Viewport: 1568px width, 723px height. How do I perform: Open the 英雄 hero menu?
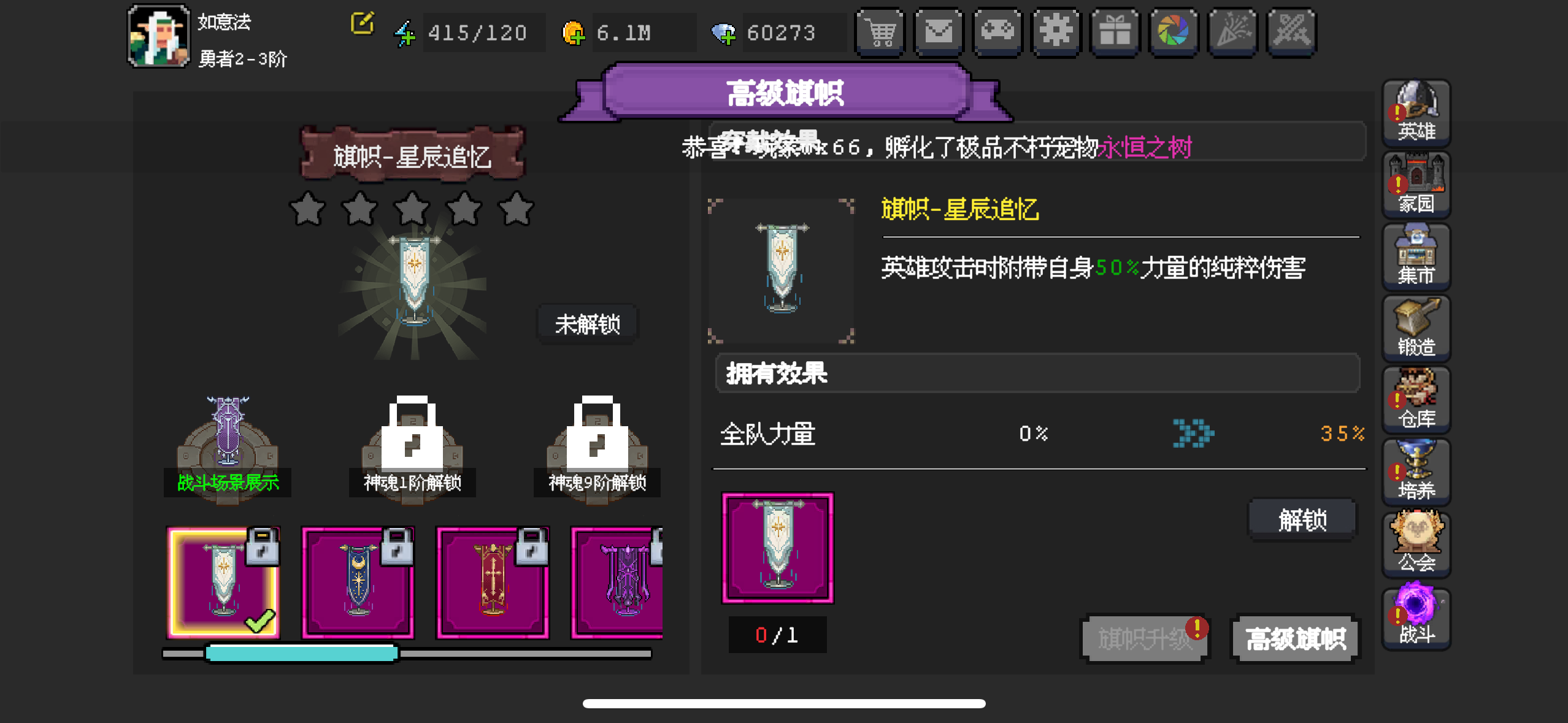pyautogui.click(x=1416, y=113)
